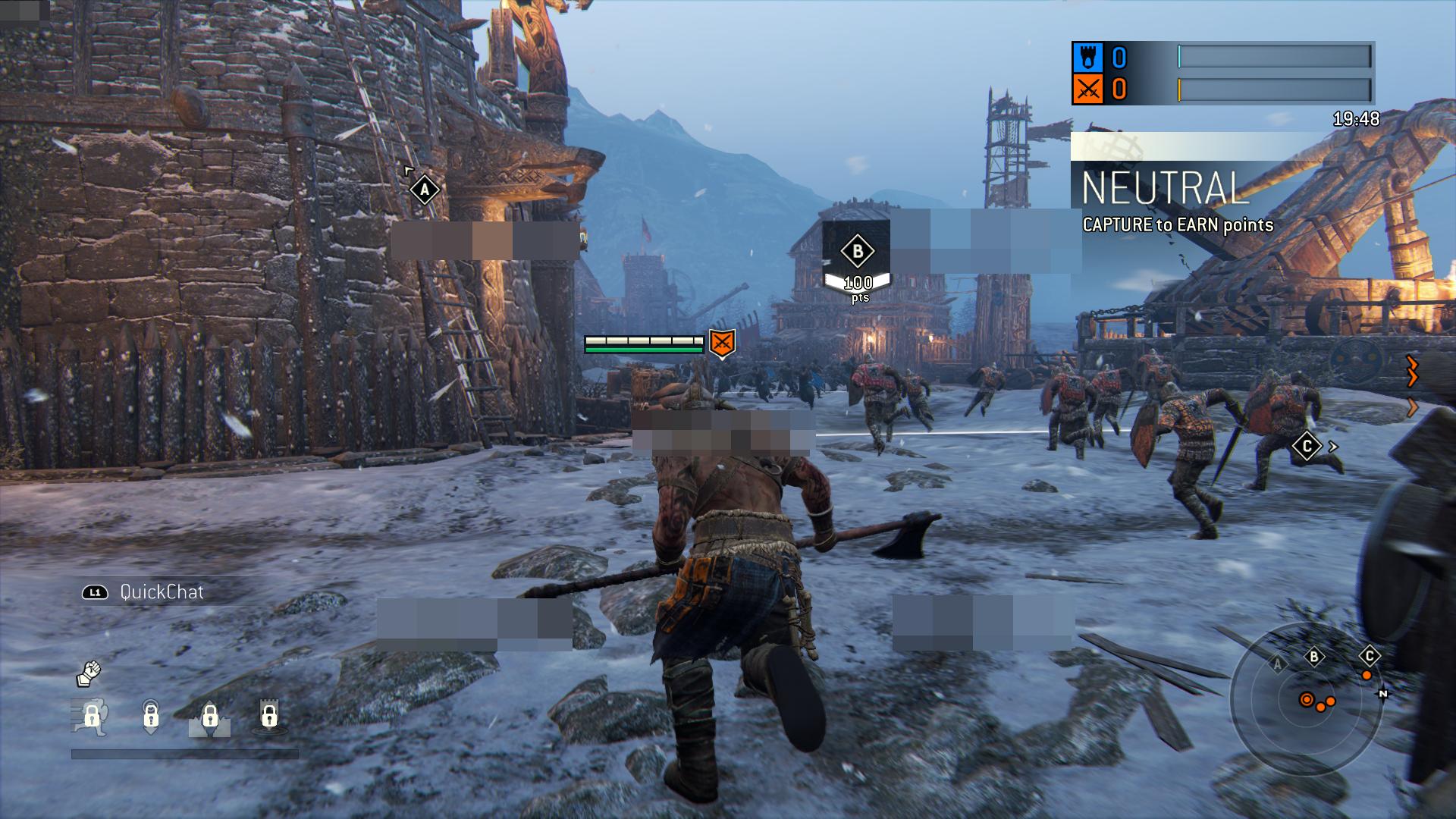Click the white gauntlet fist icon
Viewport: 1456px width, 819px height.
pos(89,673)
